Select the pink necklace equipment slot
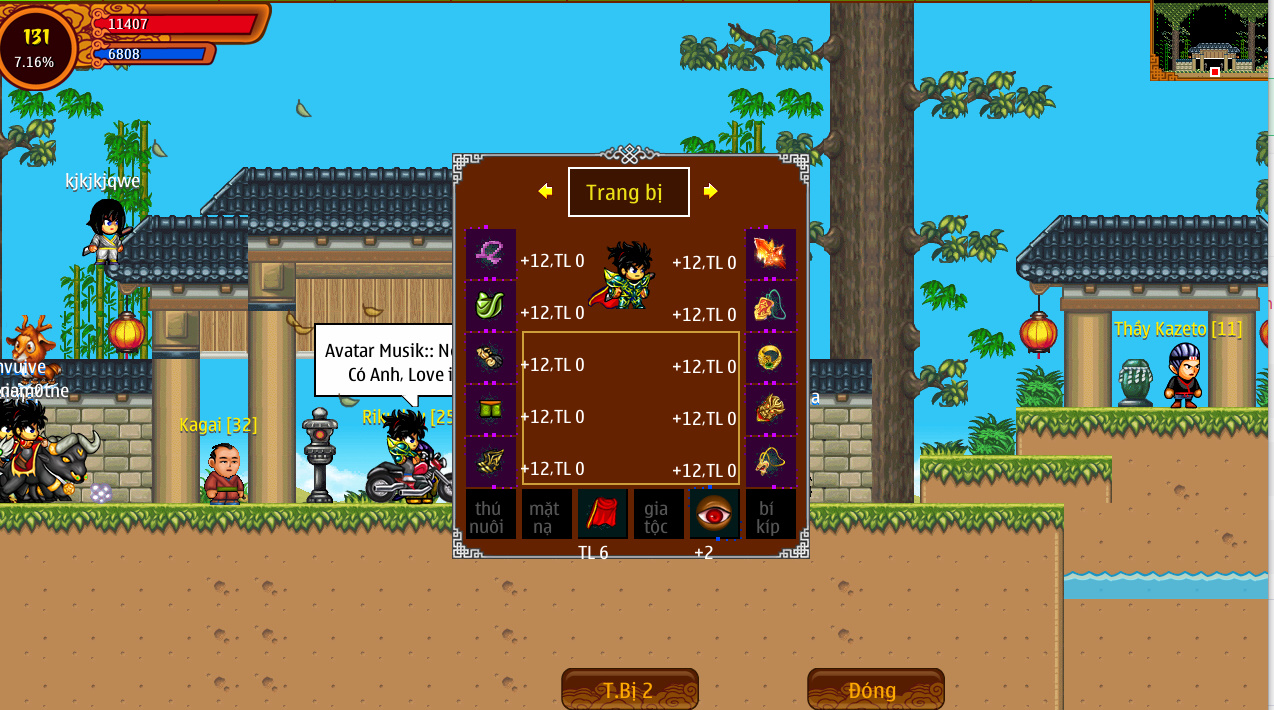1274x710 pixels. (x=491, y=254)
